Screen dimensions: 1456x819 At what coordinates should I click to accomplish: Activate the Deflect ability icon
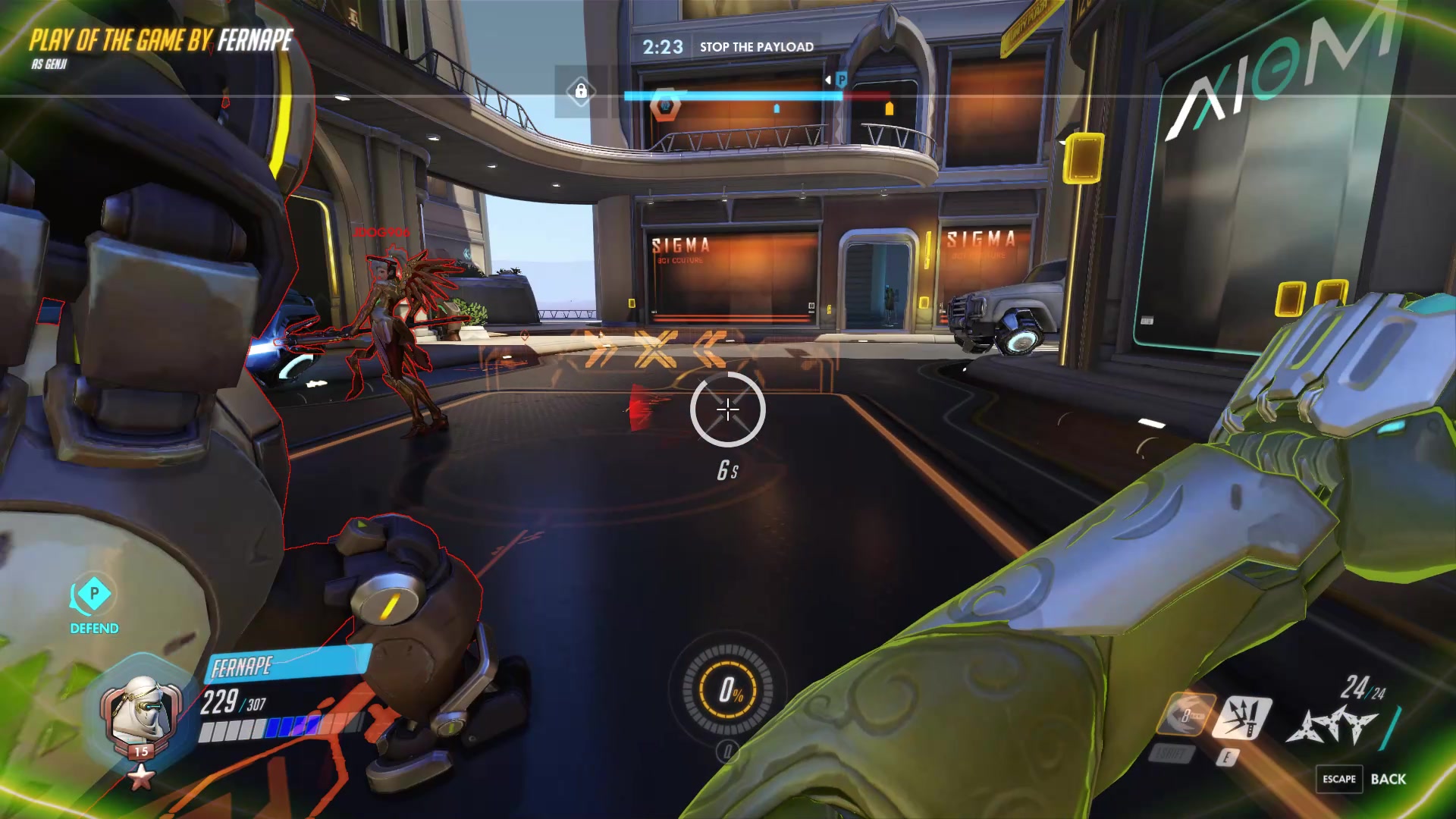click(1241, 717)
